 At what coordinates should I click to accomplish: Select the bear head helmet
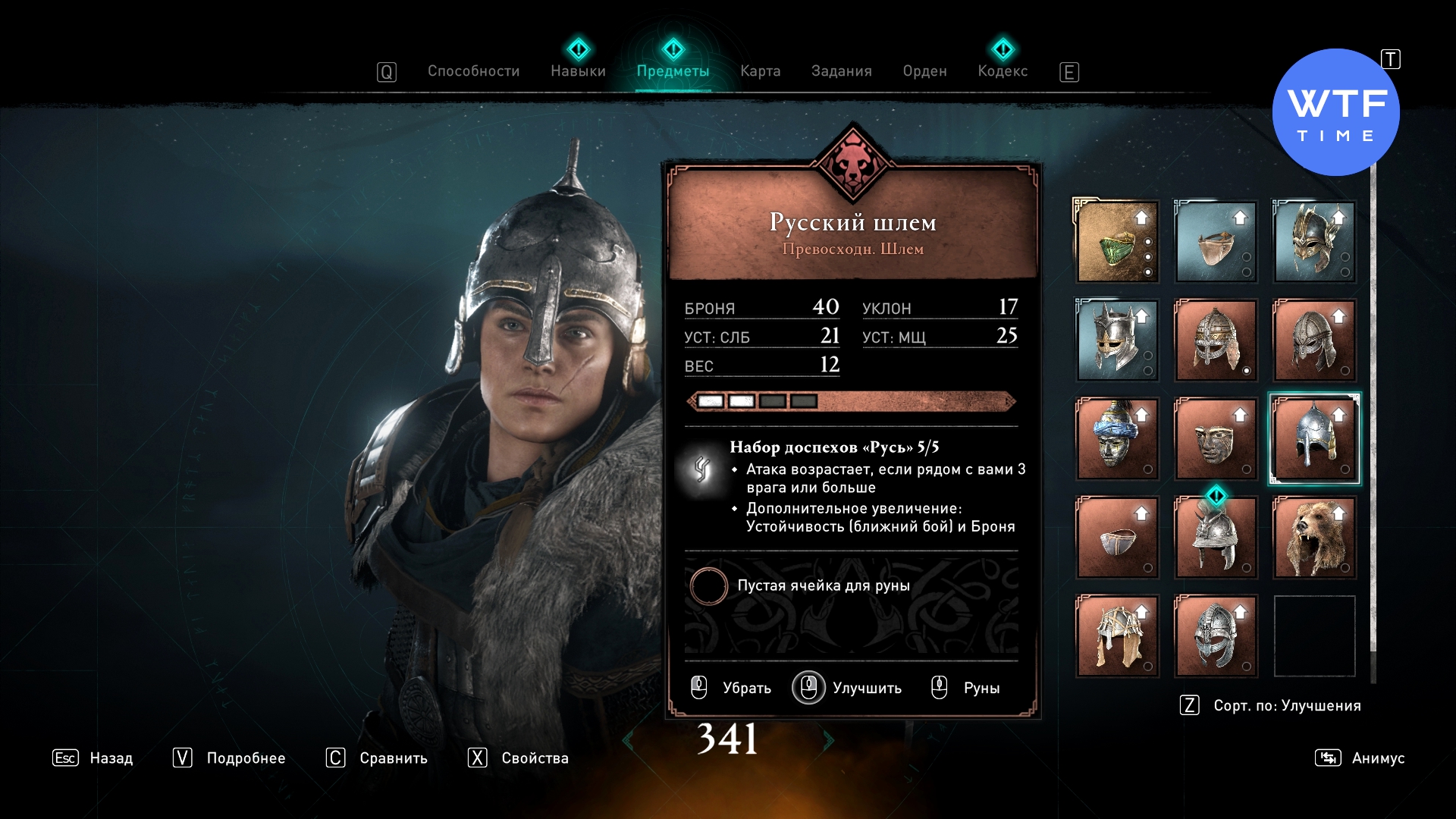1314,538
